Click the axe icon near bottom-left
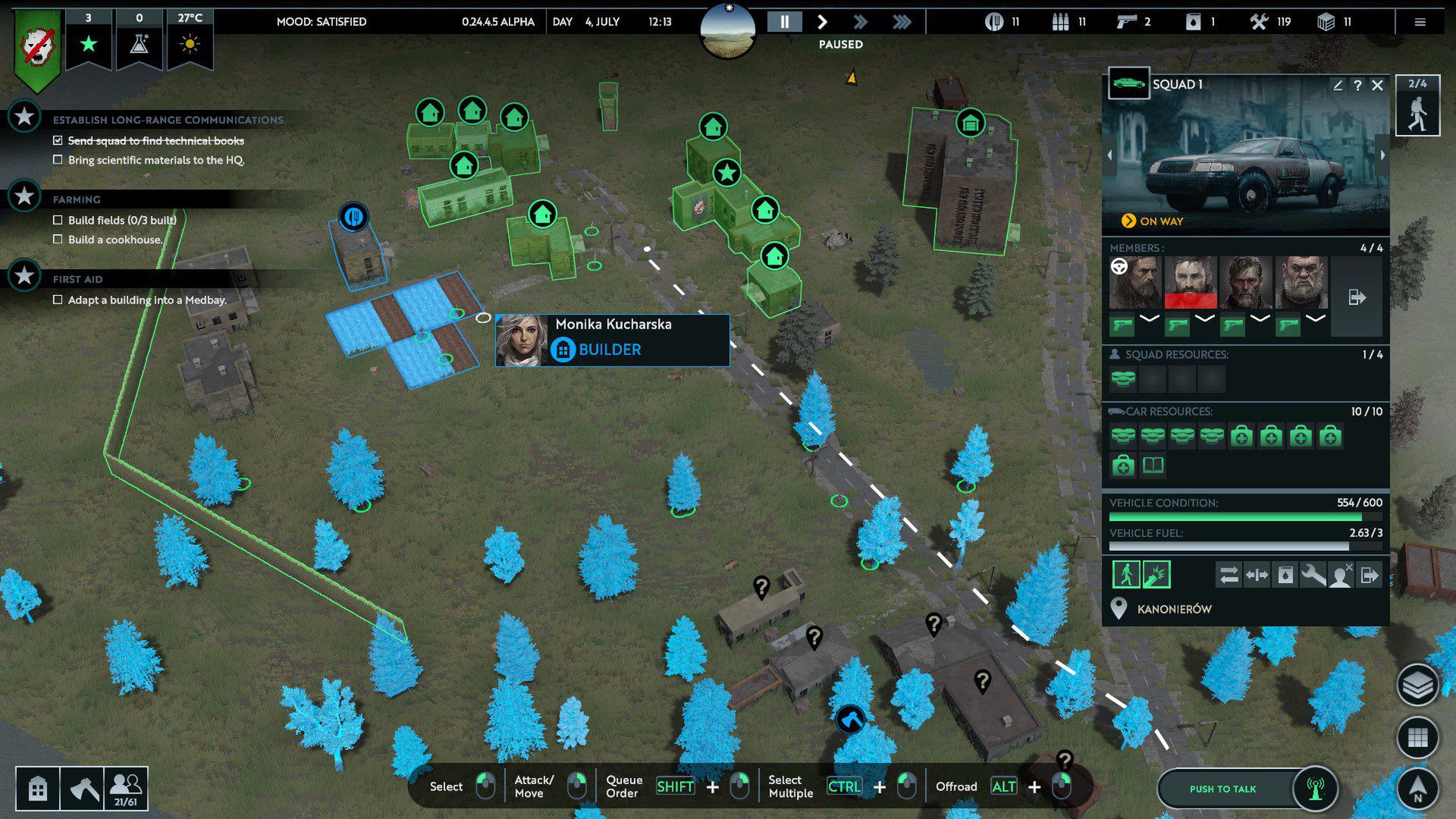The width and height of the screenshot is (1456, 819). (x=86, y=789)
